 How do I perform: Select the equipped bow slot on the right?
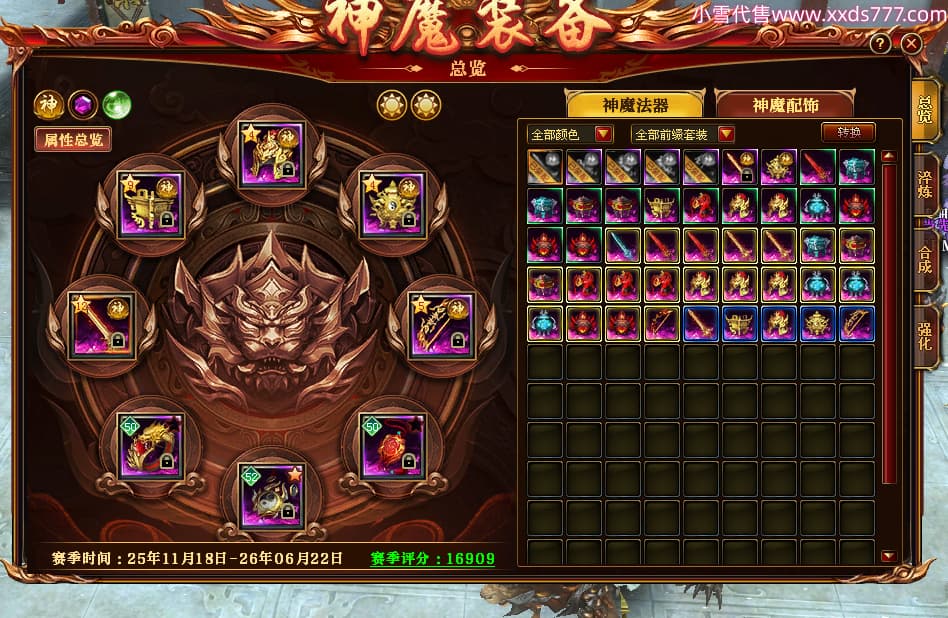(441, 326)
